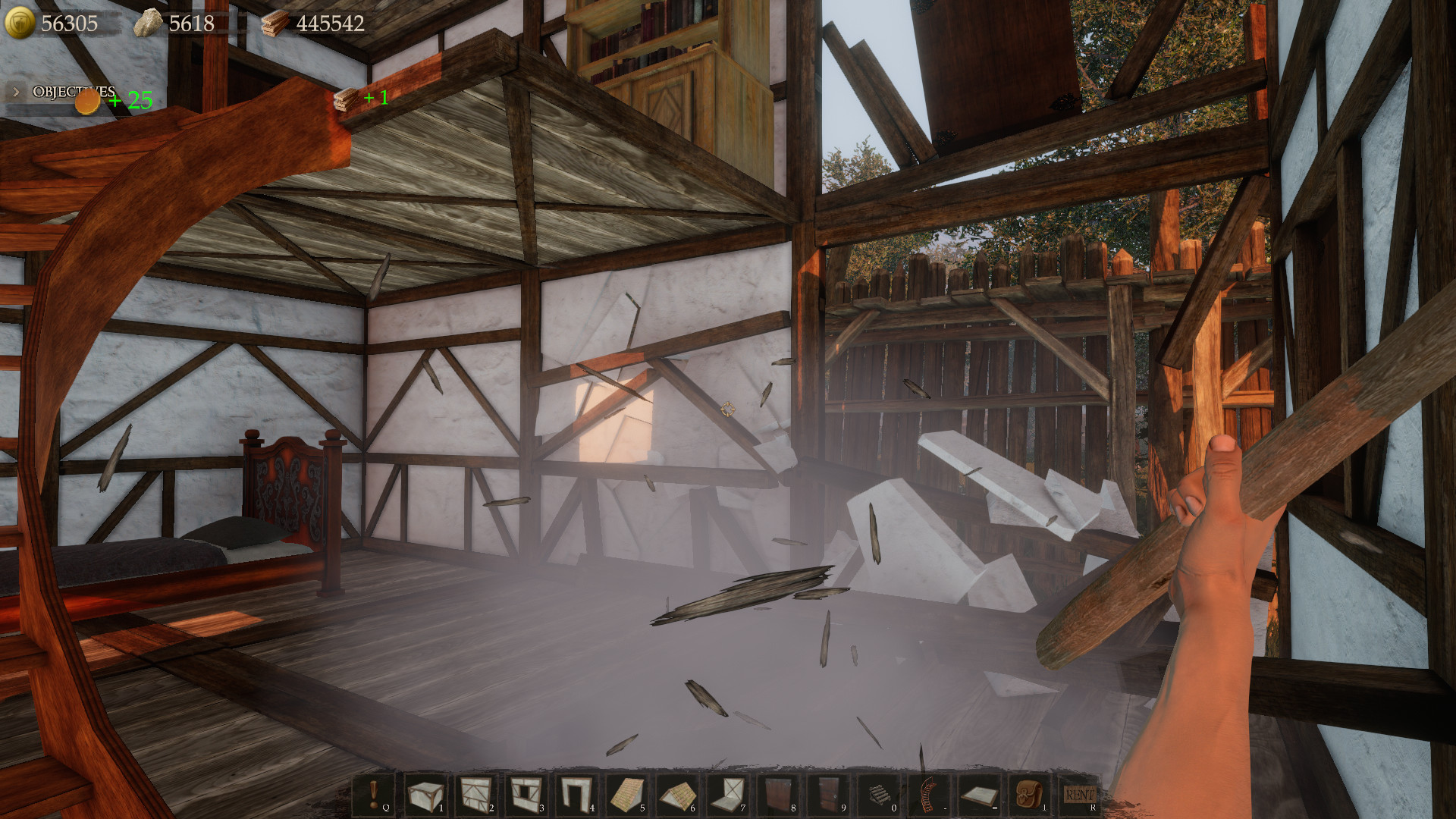Select the doorway wall piece in slot 4
Screen dimensions: 1456x819
click(576, 794)
